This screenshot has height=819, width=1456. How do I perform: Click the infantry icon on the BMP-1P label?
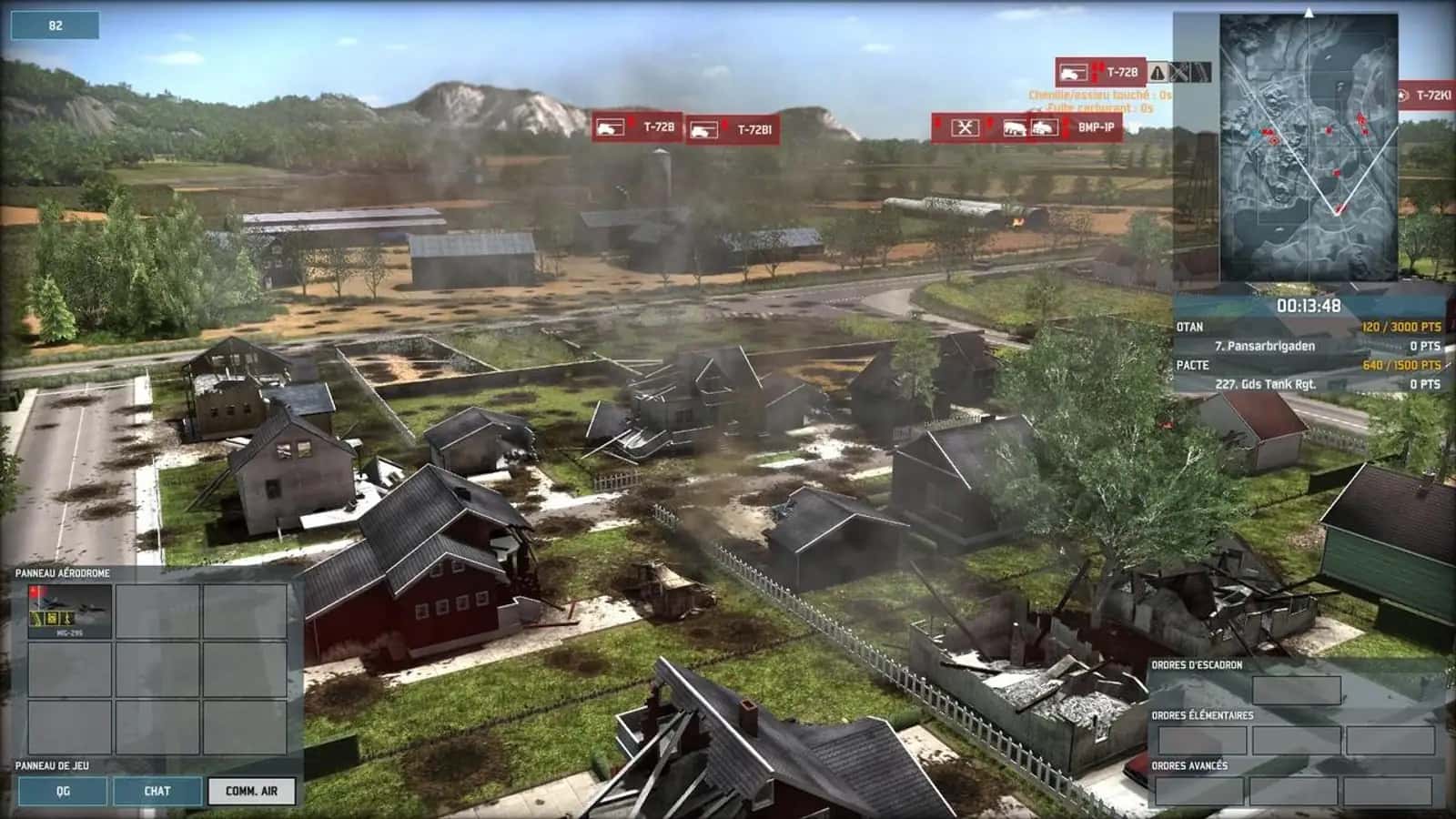pyautogui.click(x=1015, y=127)
